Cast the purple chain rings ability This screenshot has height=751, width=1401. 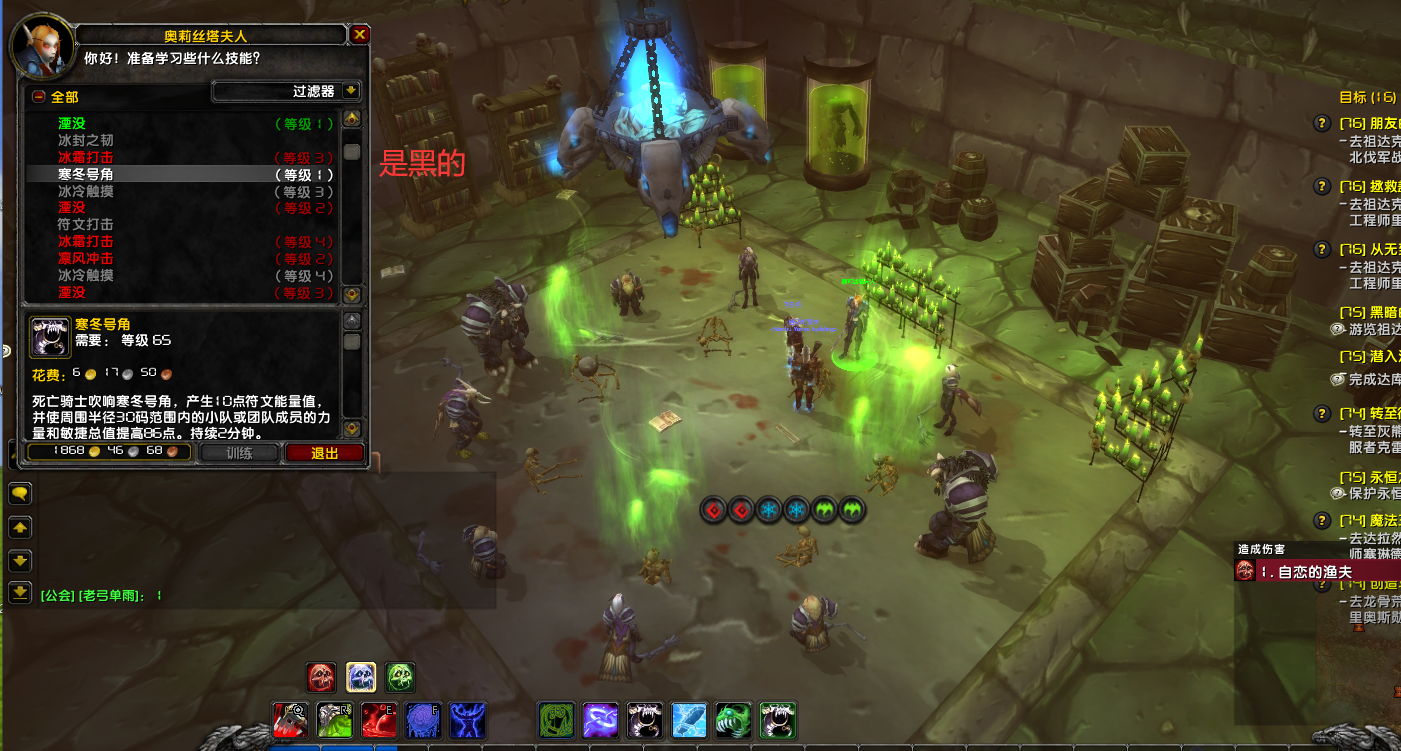pos(601,720)
